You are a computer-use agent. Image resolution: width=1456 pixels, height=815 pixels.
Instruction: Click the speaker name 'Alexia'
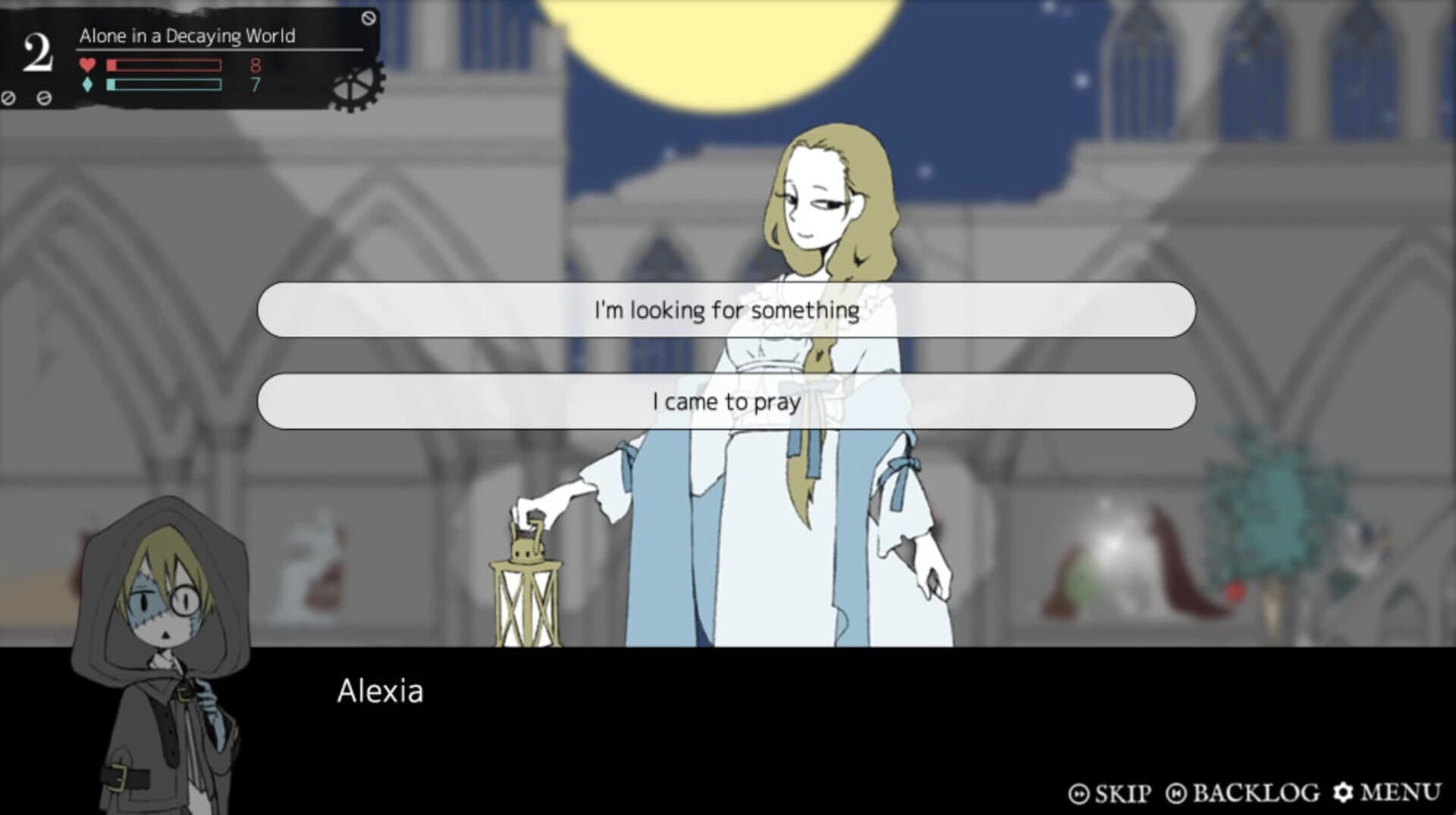(381, 691)
